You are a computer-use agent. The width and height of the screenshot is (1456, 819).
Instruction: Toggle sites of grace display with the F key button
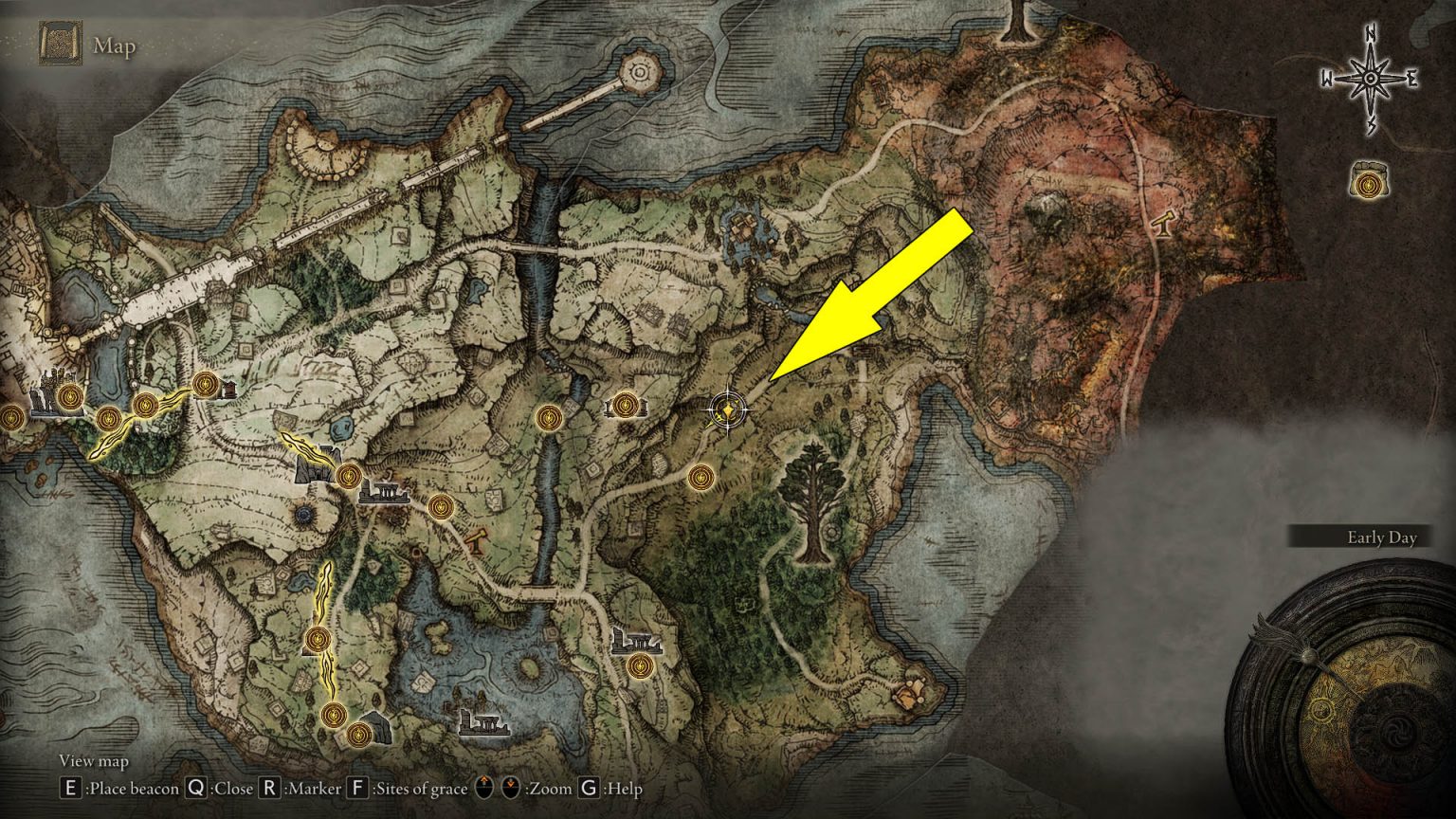point(357,788)
